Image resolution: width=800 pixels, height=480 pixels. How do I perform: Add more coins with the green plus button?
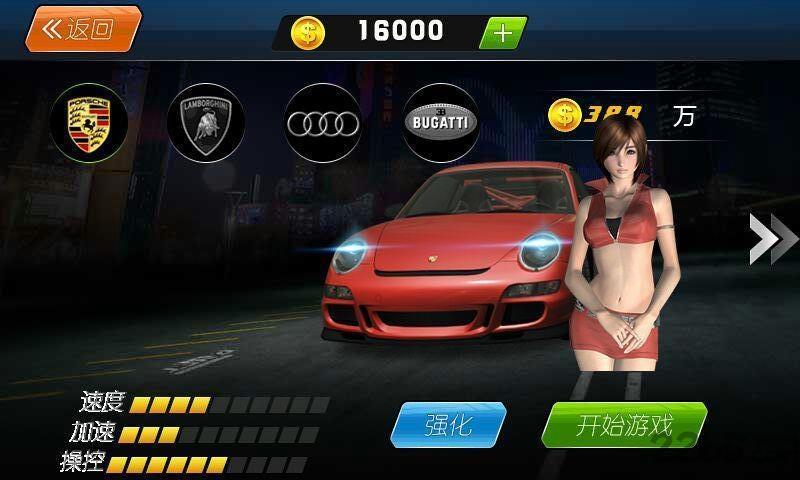pyautogui.click(x=502, y=32)
